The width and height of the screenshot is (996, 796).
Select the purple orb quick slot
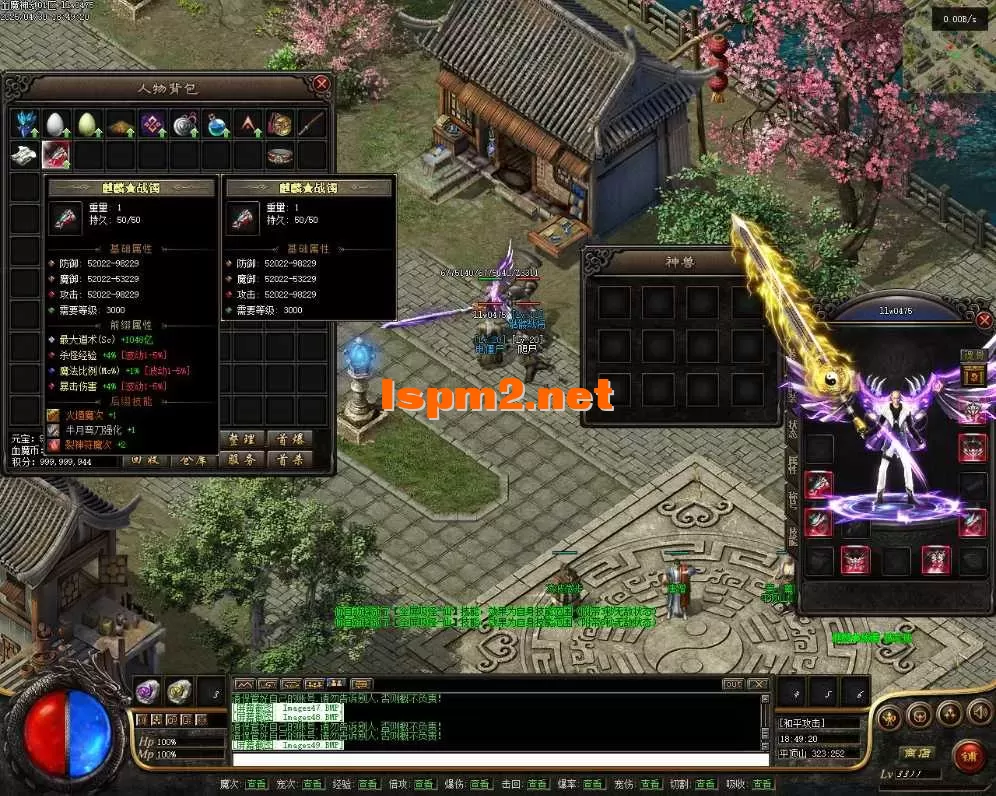tap(147, 690)
